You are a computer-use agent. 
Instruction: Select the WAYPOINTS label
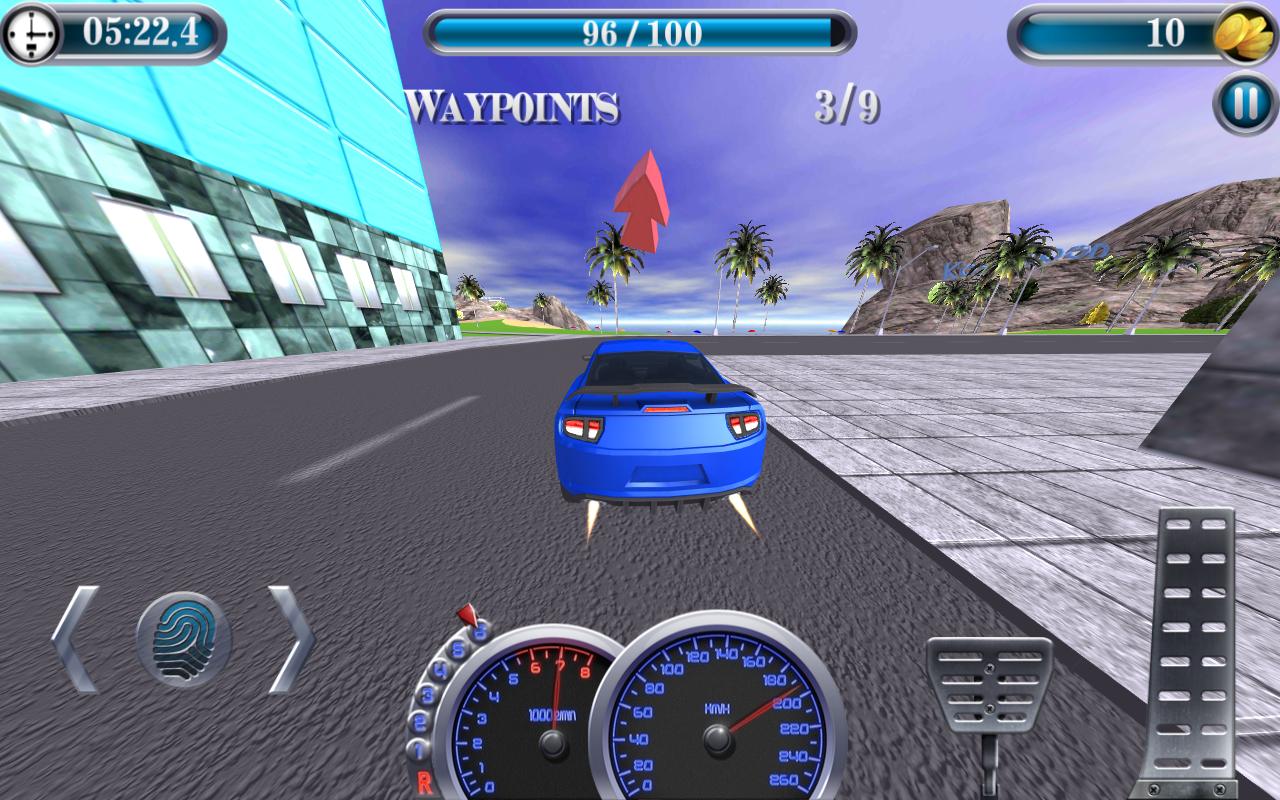[510, 105]
